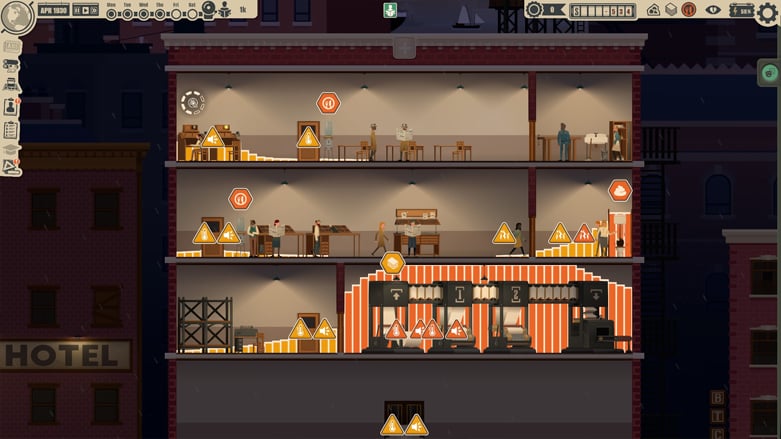Image resolution: width=781 pixels, height=439 pixels.
Task: Select the cloud hexagon alert
Action: coord(620,190)
